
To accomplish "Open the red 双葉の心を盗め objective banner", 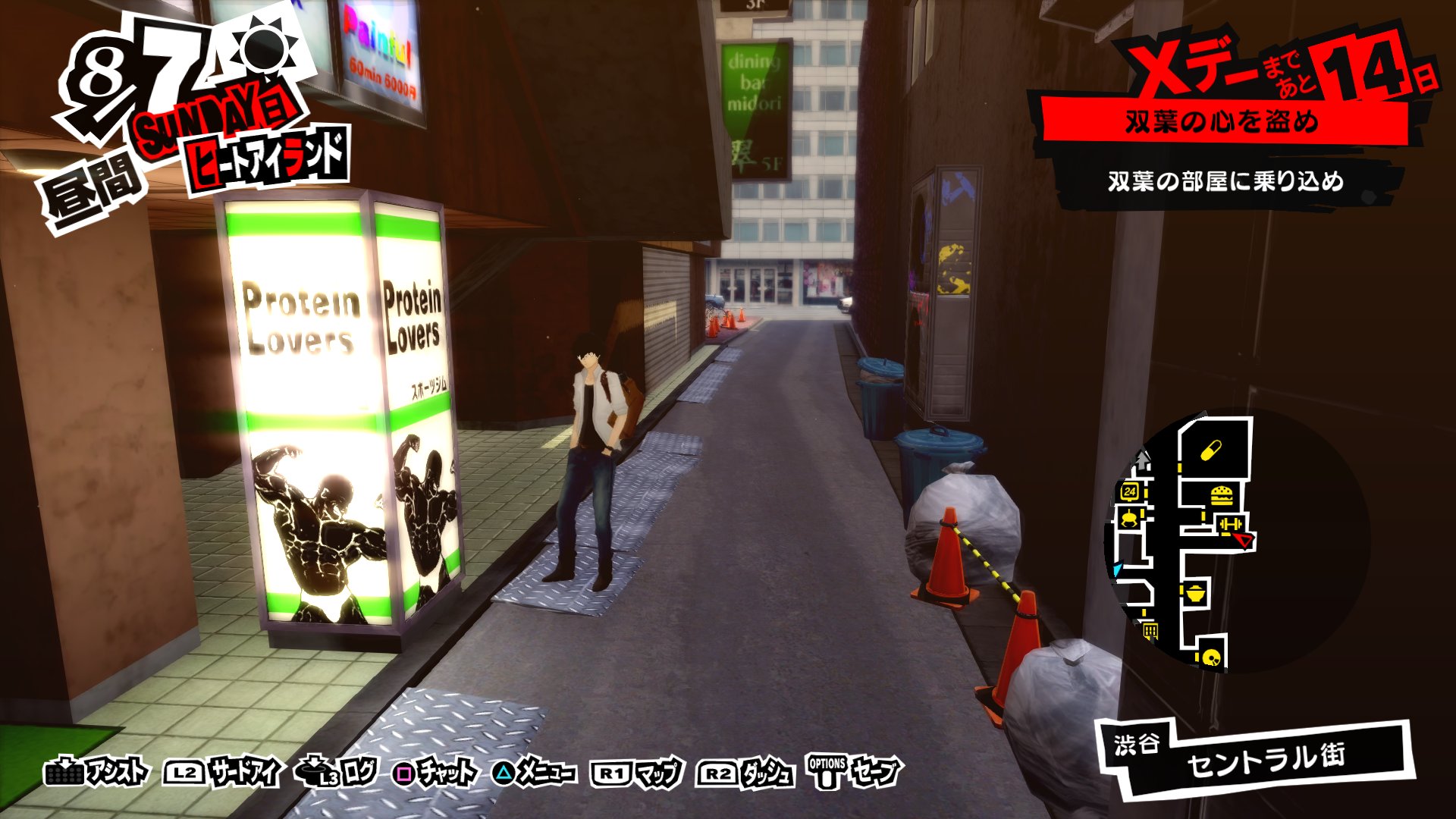I will click(x=1222, y=122).
